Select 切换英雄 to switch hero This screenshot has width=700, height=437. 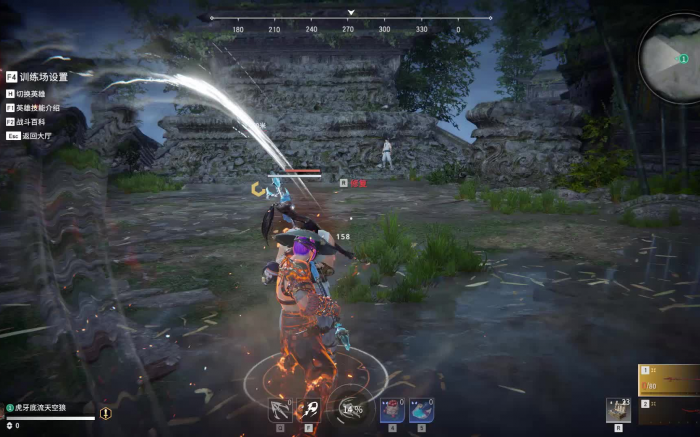pos(30,94)
